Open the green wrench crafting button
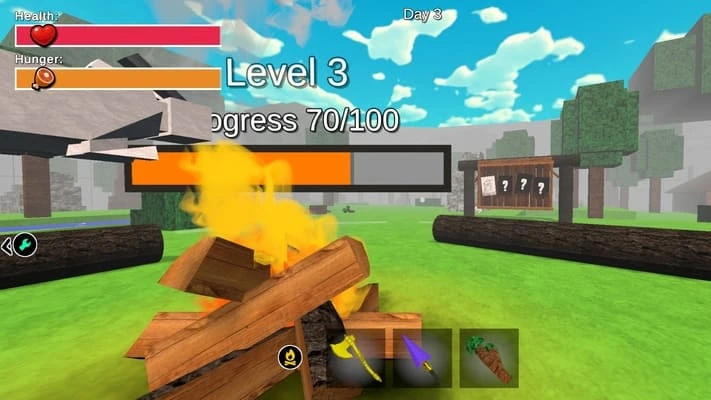Viewport: 711px width, 400px height. click(25, 245)
